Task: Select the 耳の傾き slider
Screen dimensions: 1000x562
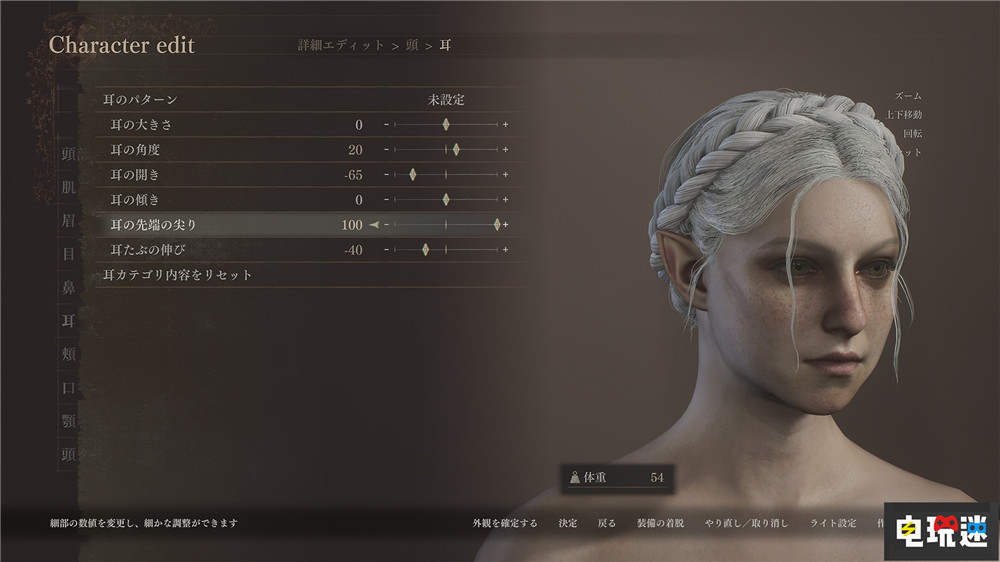Action: (446, 200)
